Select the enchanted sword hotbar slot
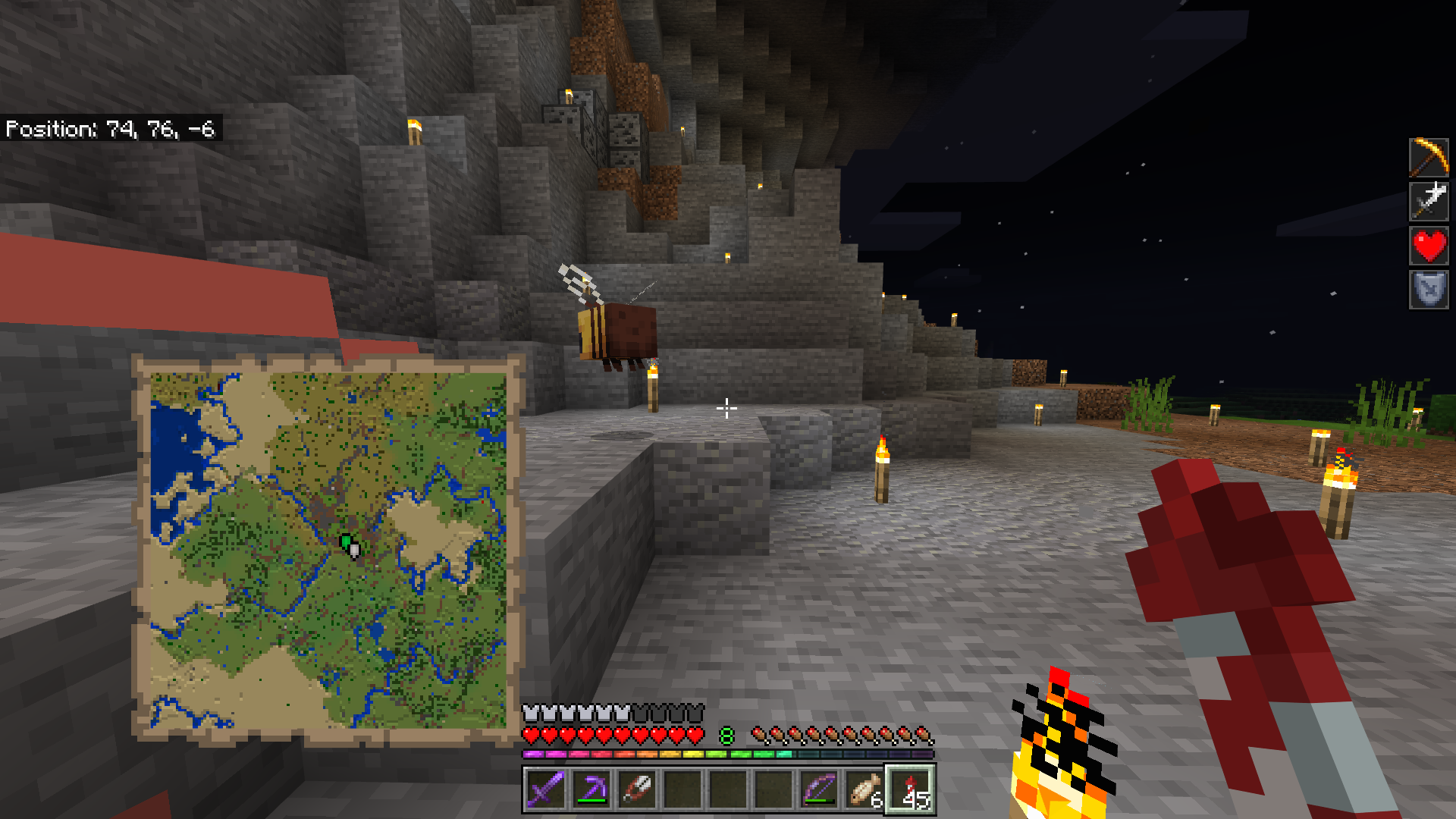 [546, 790]
